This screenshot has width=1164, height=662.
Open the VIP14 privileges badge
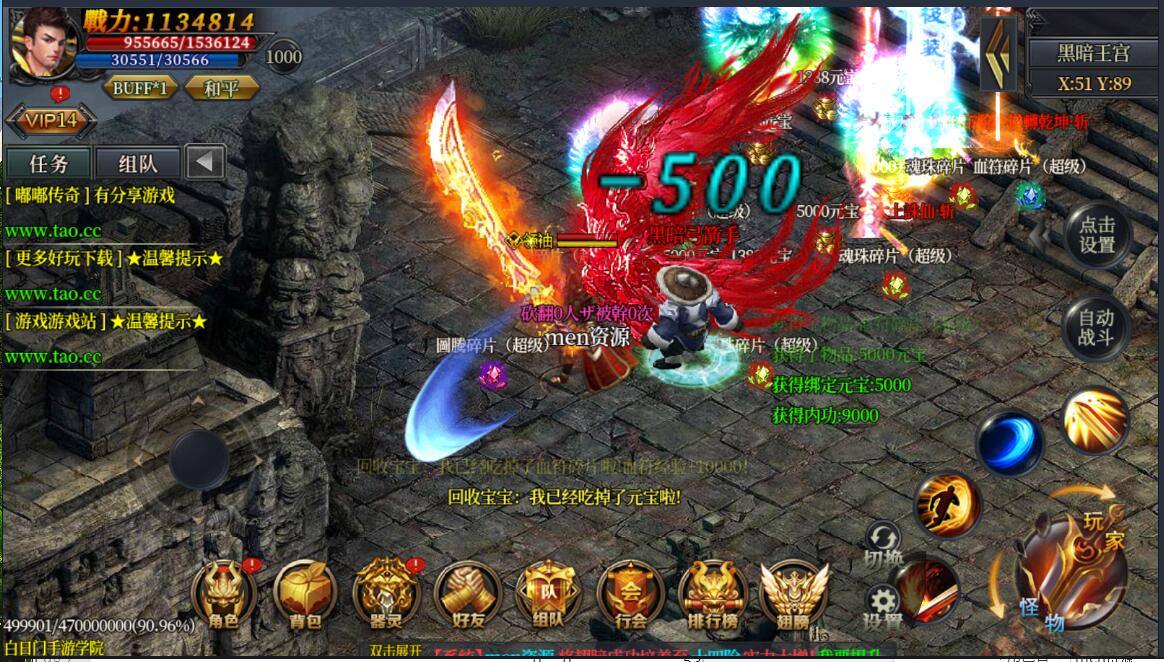[51, 121]
